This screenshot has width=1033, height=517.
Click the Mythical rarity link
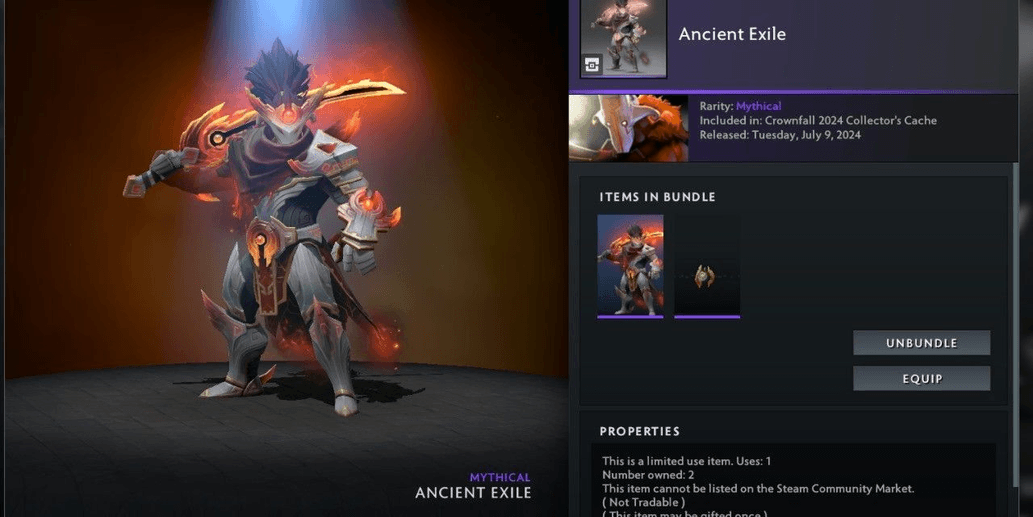(x=758, y=106)
